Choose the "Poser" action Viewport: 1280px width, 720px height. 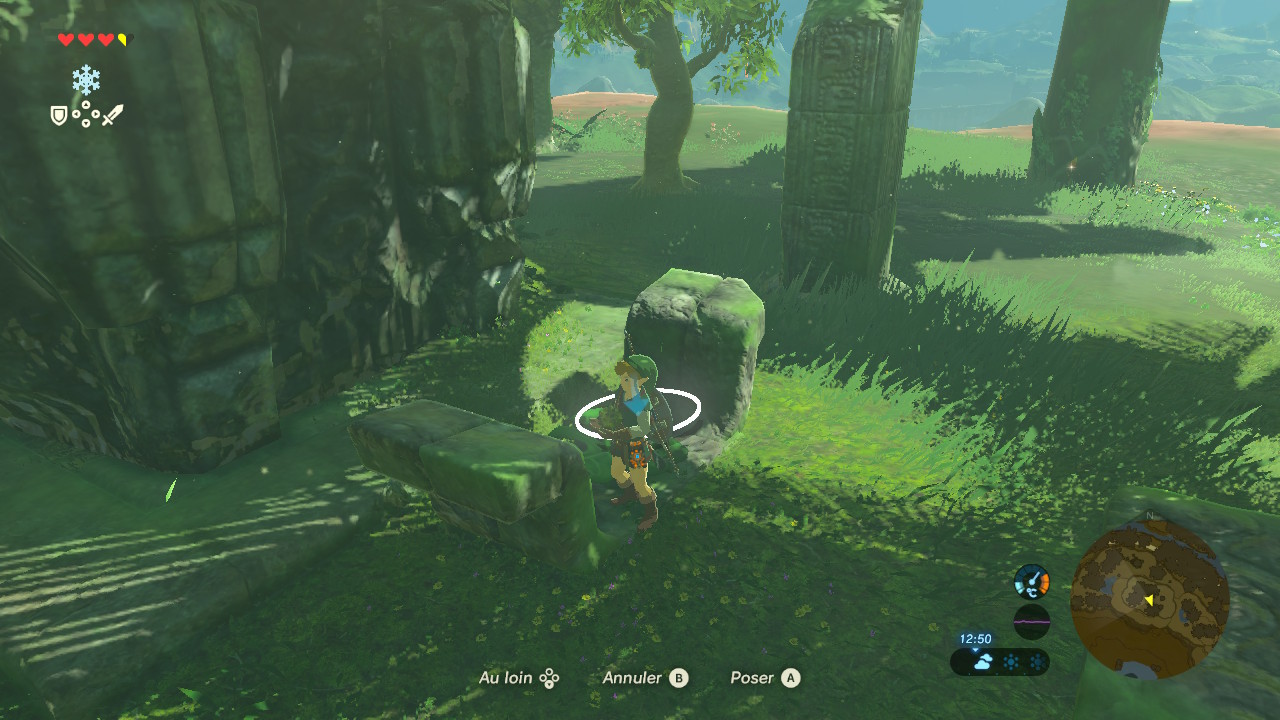[x=765, y=678]
